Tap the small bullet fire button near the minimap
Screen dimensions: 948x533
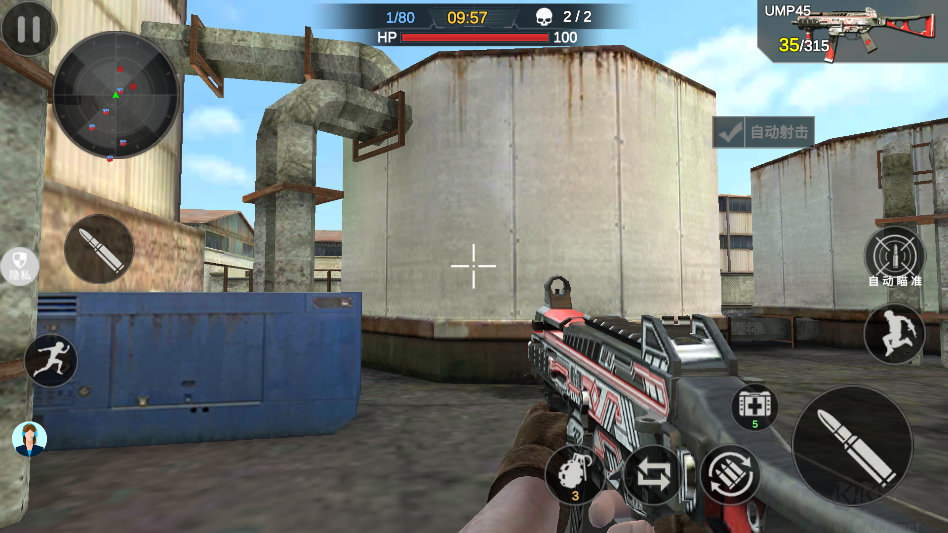tap(99, 248)
